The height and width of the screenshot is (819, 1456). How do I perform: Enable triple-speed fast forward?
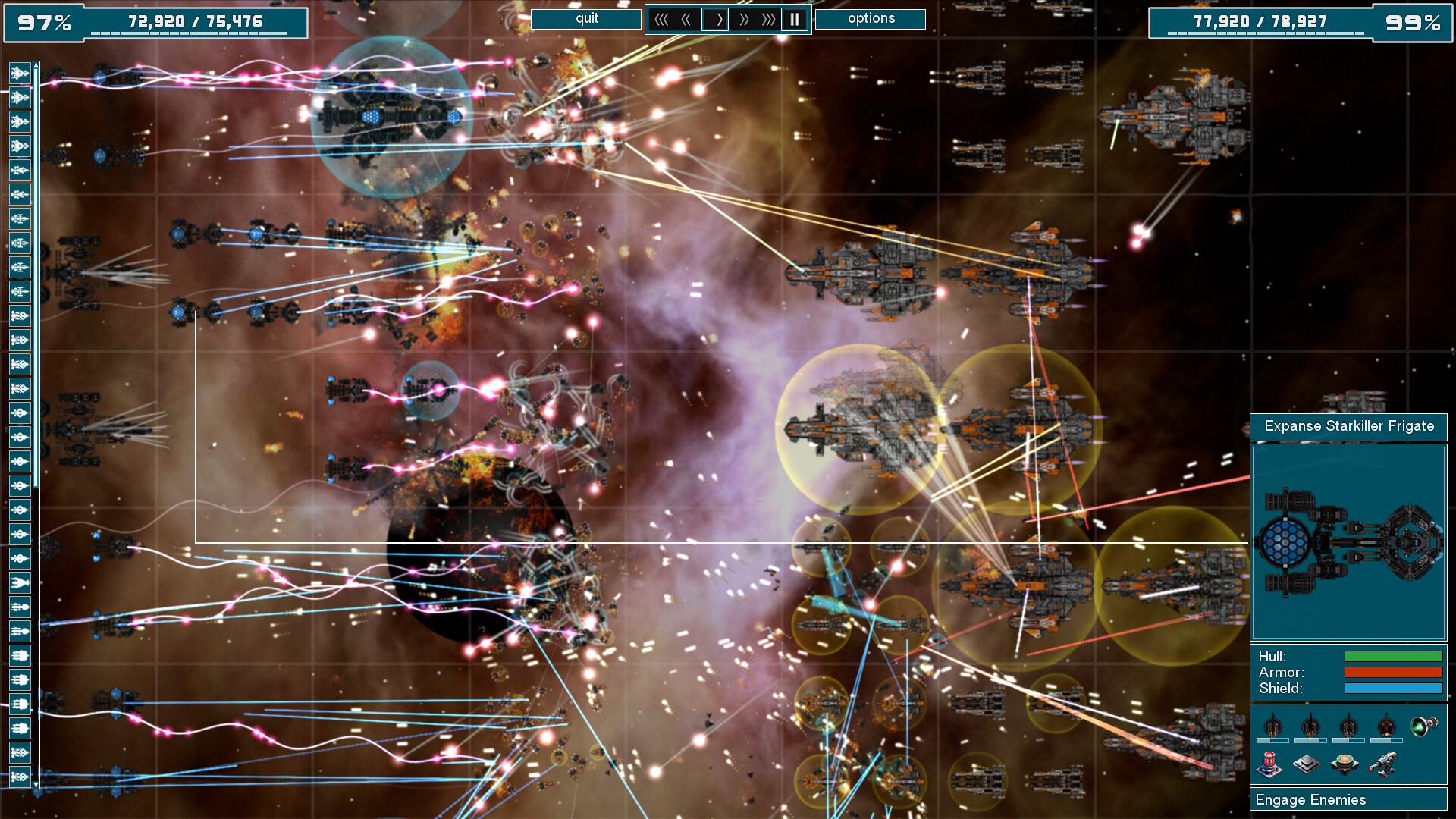click(x=768, y=19)
